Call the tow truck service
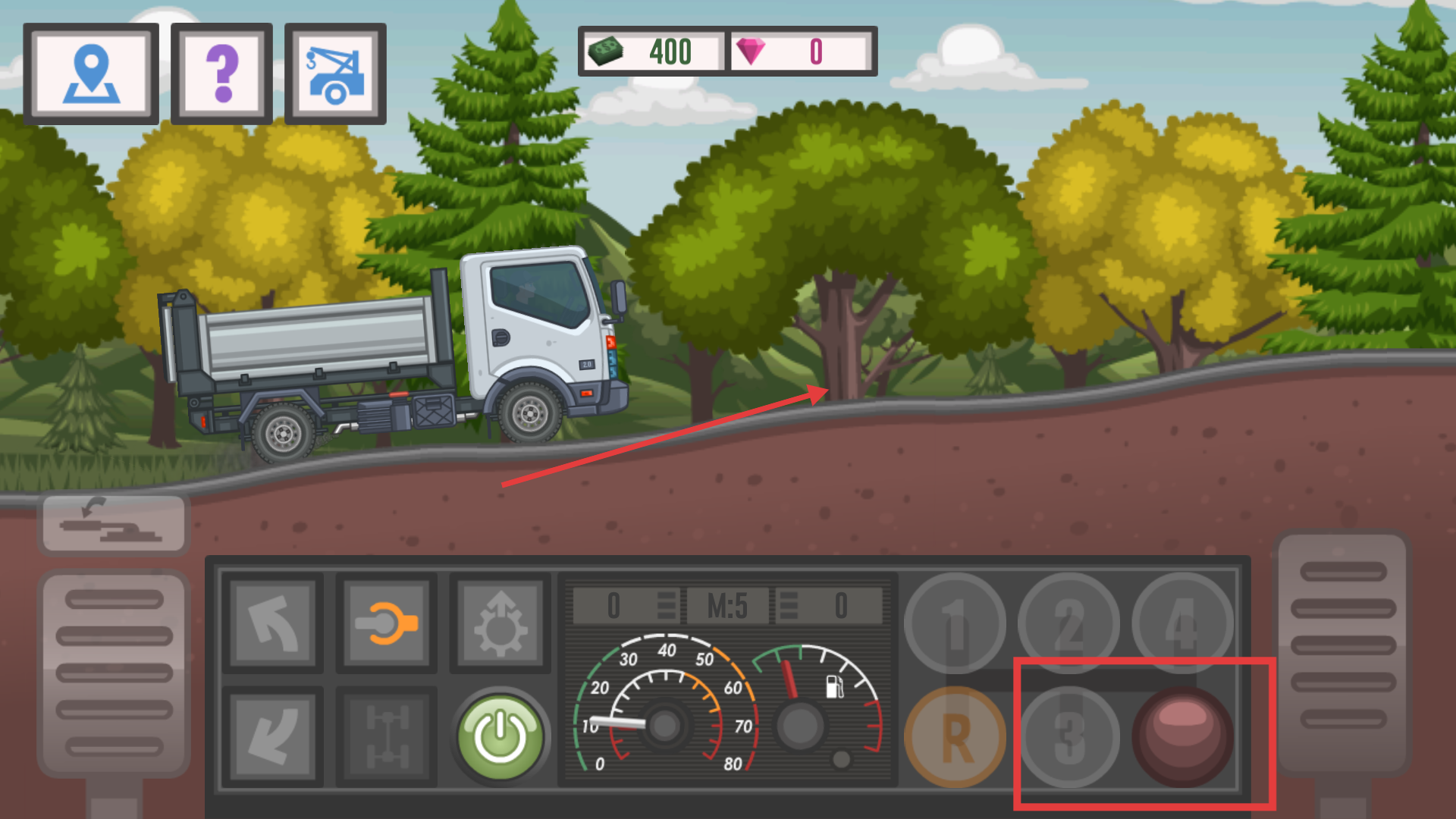Viewport: 1456px width, 819px height. pyautogui.click(x=335, y=74)
